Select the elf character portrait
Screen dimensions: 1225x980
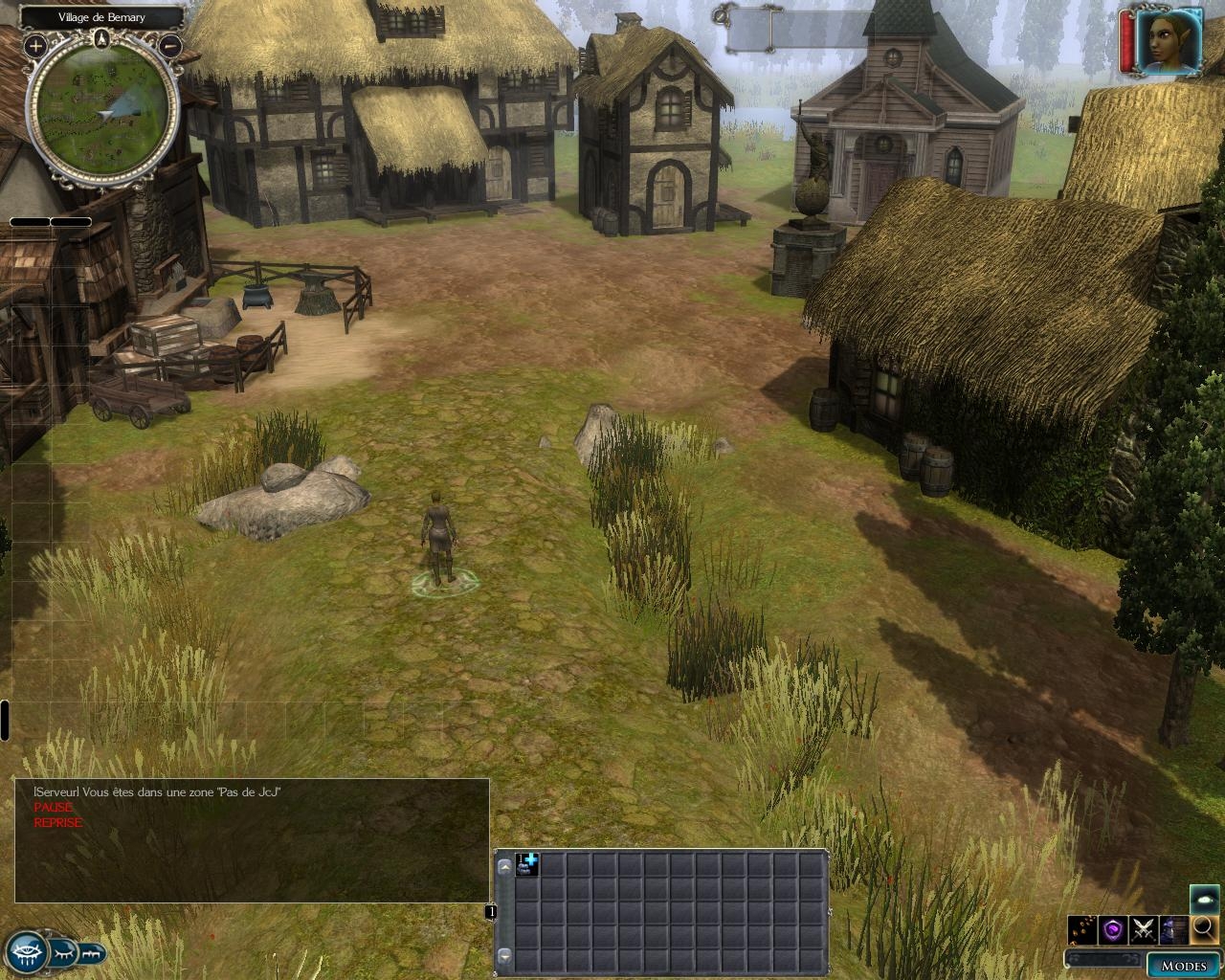tap(1169, 41)
